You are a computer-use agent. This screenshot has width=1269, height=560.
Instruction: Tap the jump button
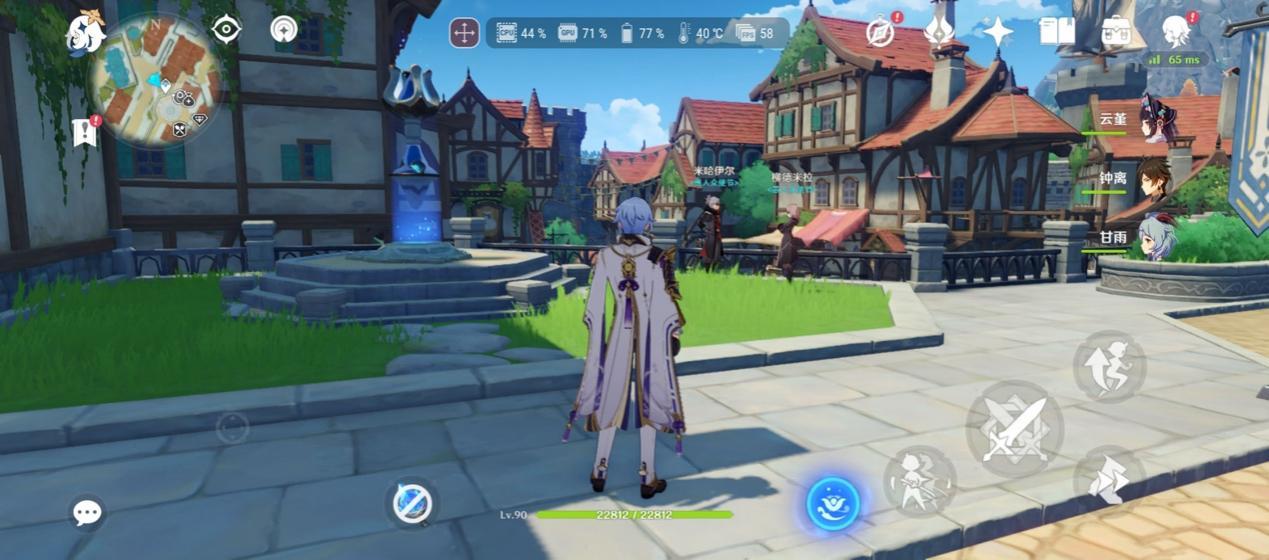(x=1109, y=366)
